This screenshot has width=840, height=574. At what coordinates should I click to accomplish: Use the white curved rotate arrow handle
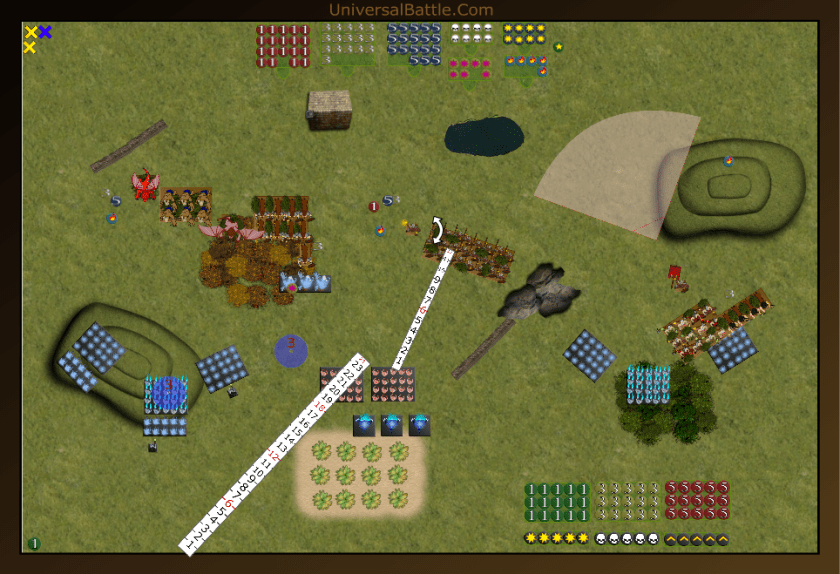point(437,229)
